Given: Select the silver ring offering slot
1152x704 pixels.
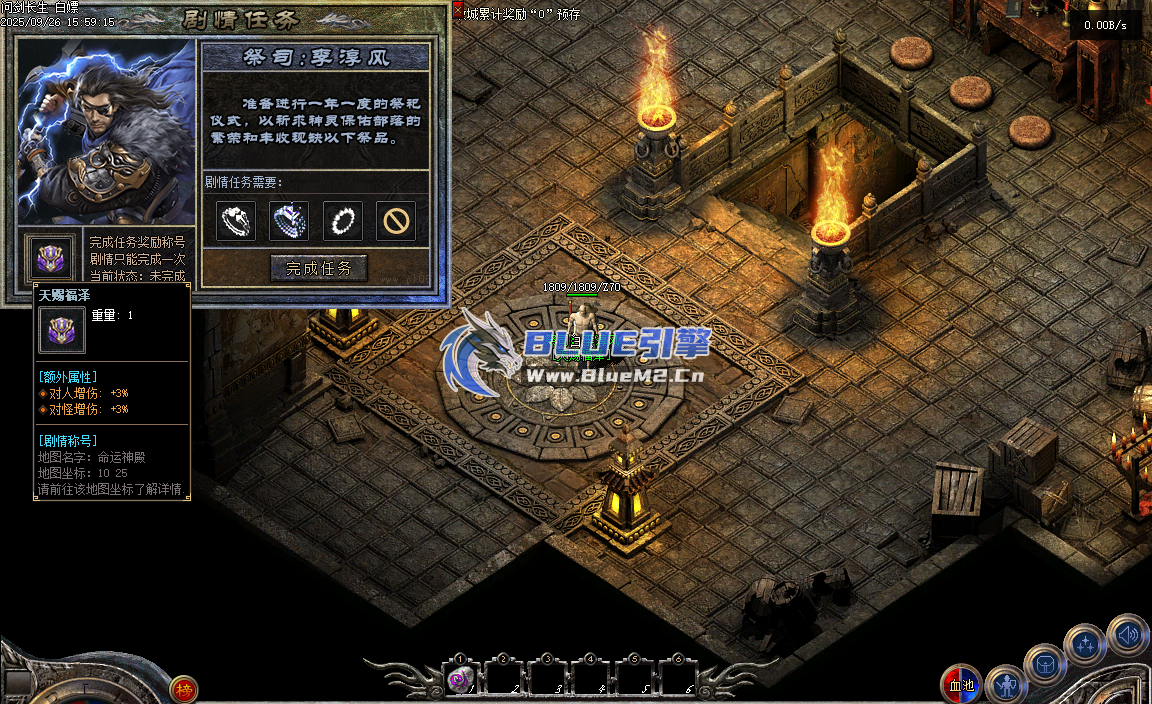Looking at the screenshot, I should (x=236, y=221).
